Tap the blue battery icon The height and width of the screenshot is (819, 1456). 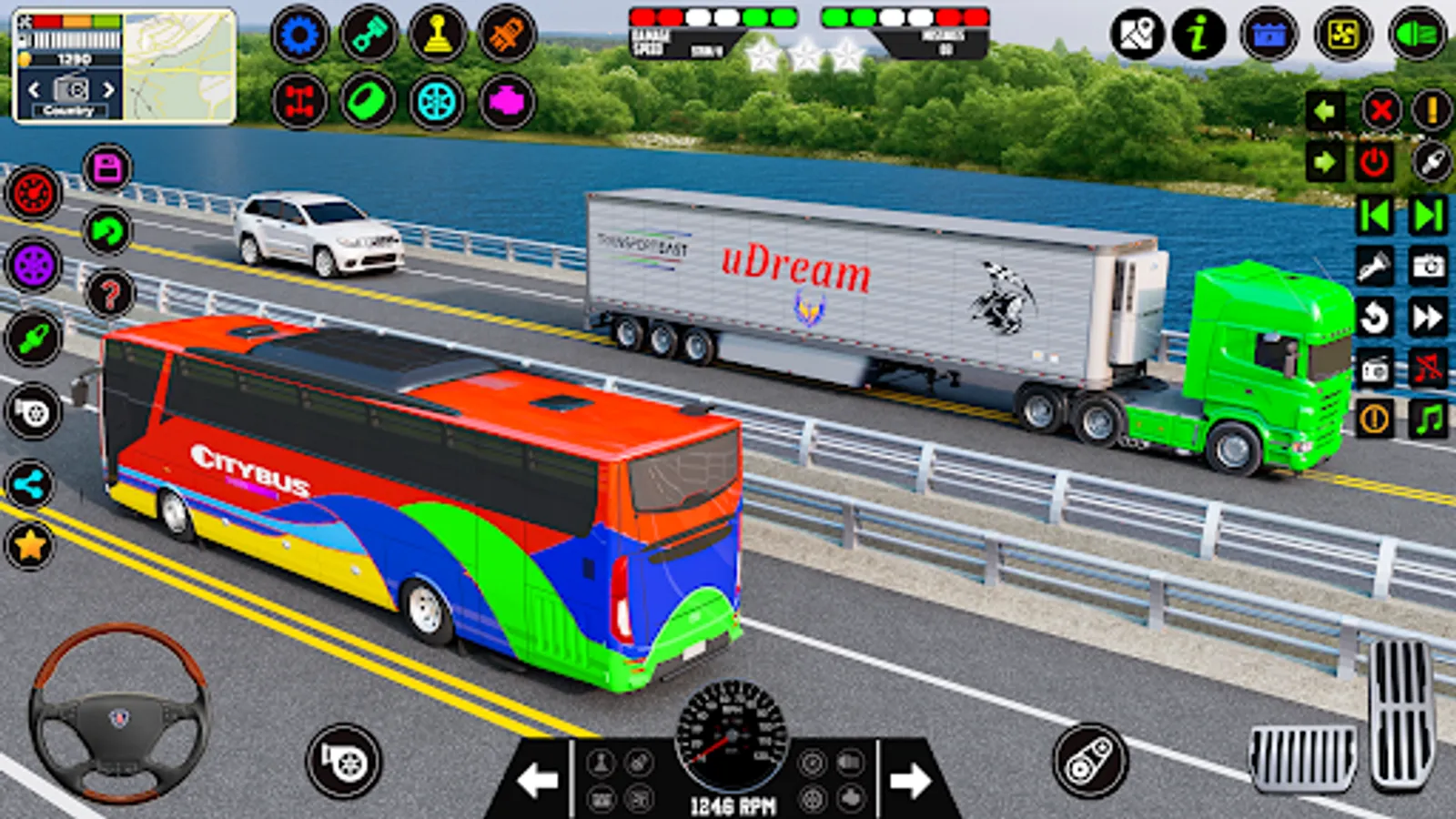[1269, 35]
